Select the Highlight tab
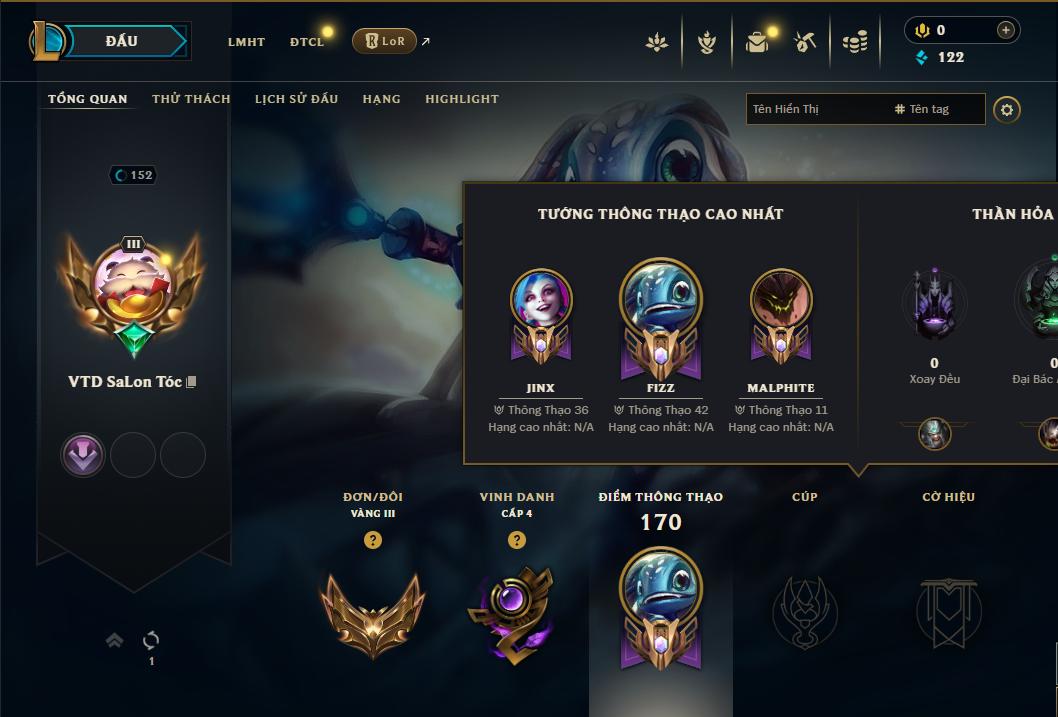 pos(461,99)
